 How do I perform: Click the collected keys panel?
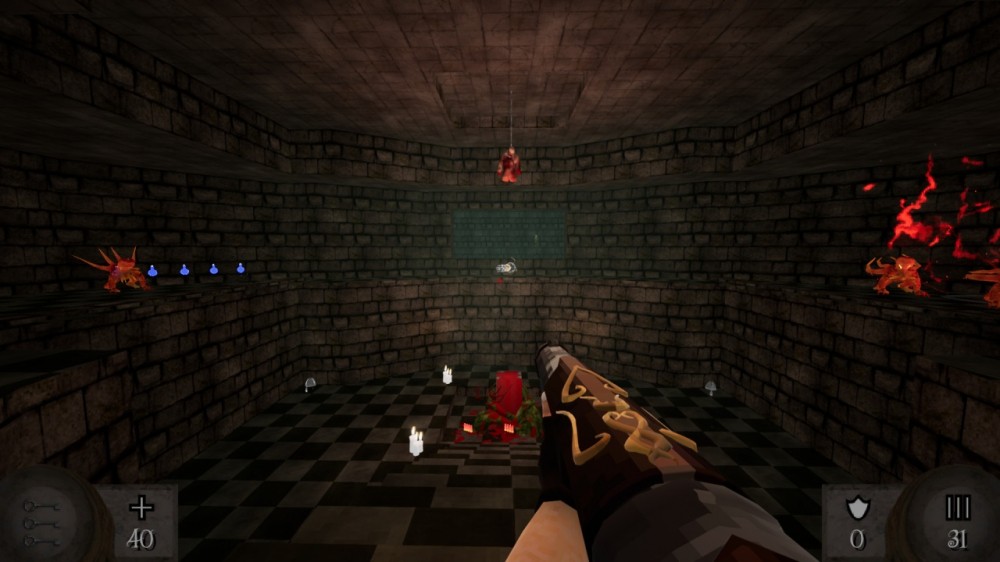[x=42, y=522]
